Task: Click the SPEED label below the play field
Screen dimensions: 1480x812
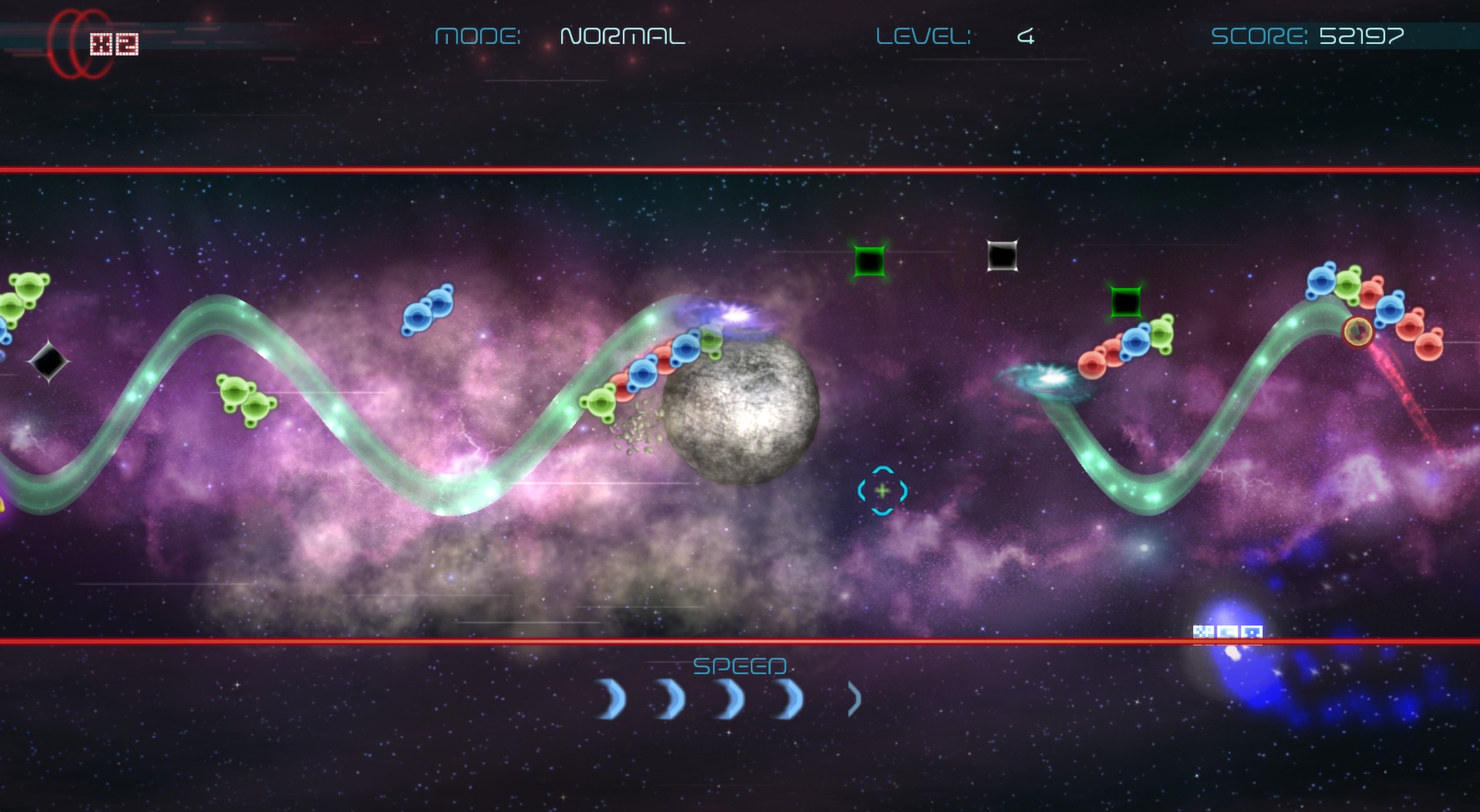Action: tap(742, 666)
